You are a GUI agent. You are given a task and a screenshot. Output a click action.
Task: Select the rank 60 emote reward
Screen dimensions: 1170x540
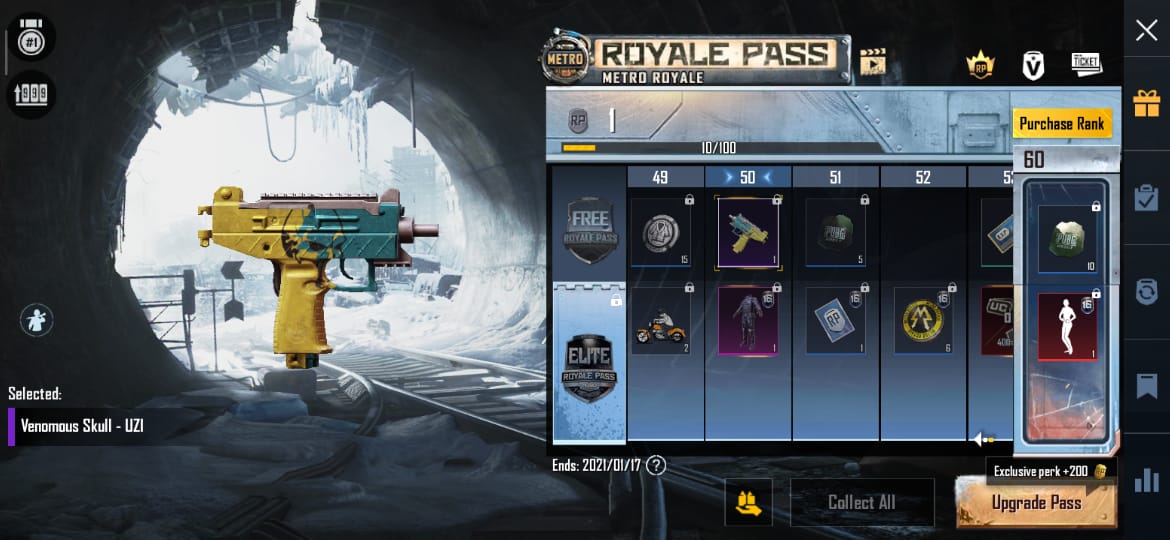1067,327
